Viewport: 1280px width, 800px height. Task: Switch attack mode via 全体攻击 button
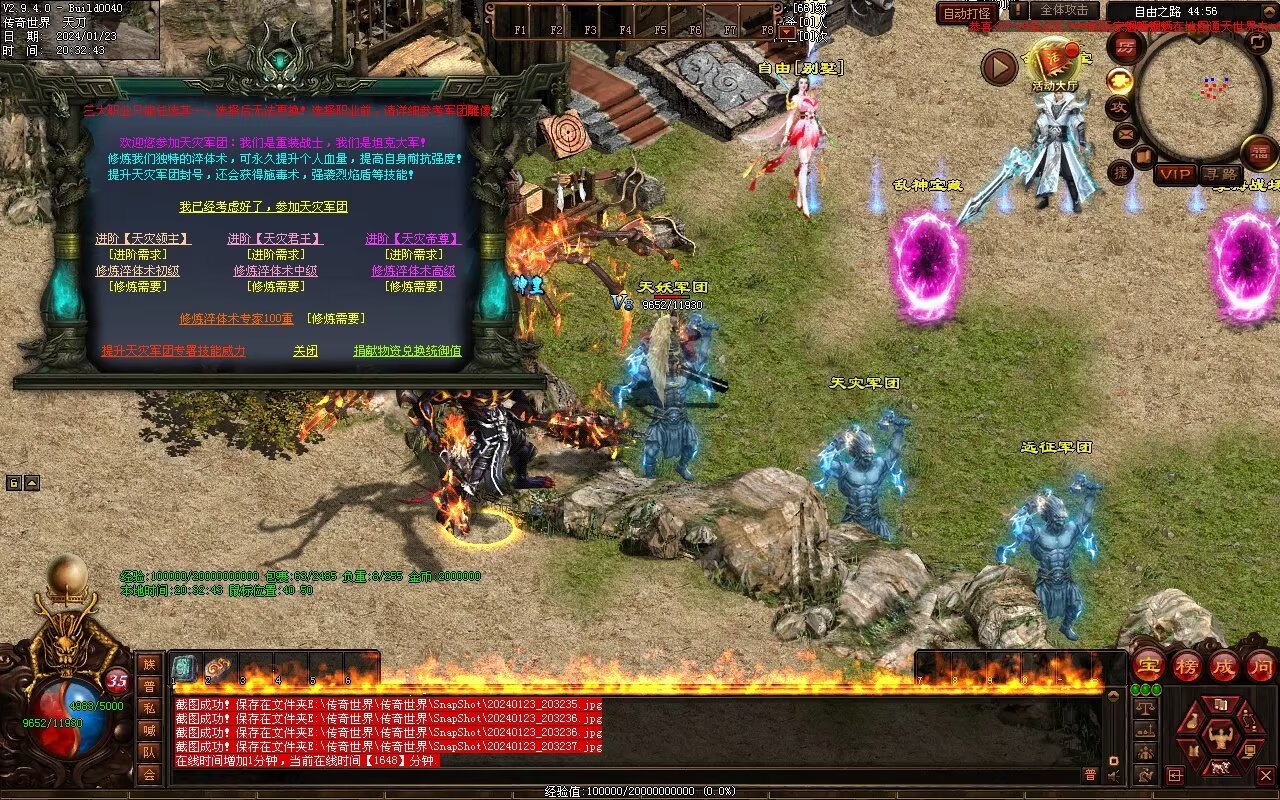1063,10
